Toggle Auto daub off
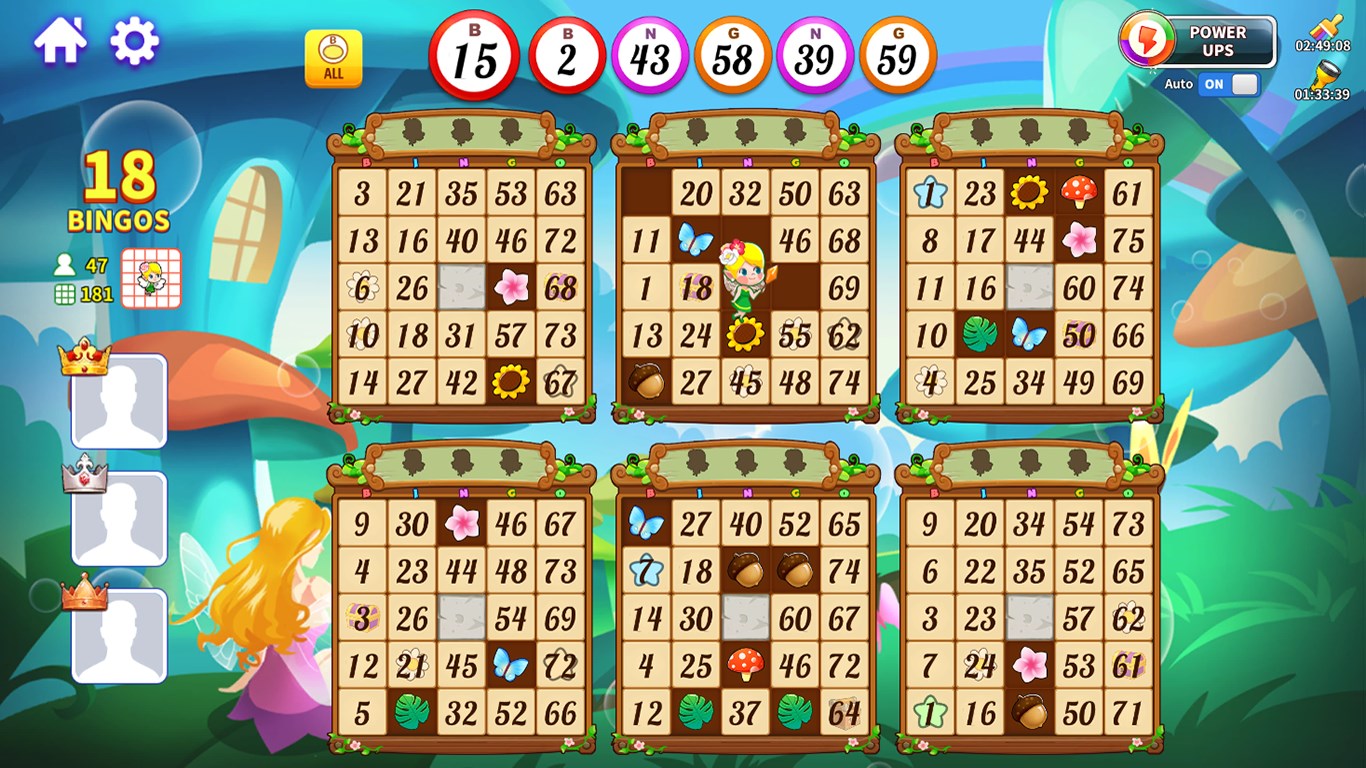Image resolution: width=1366 pixels, height=768 pixels. tap(1230, 86)
